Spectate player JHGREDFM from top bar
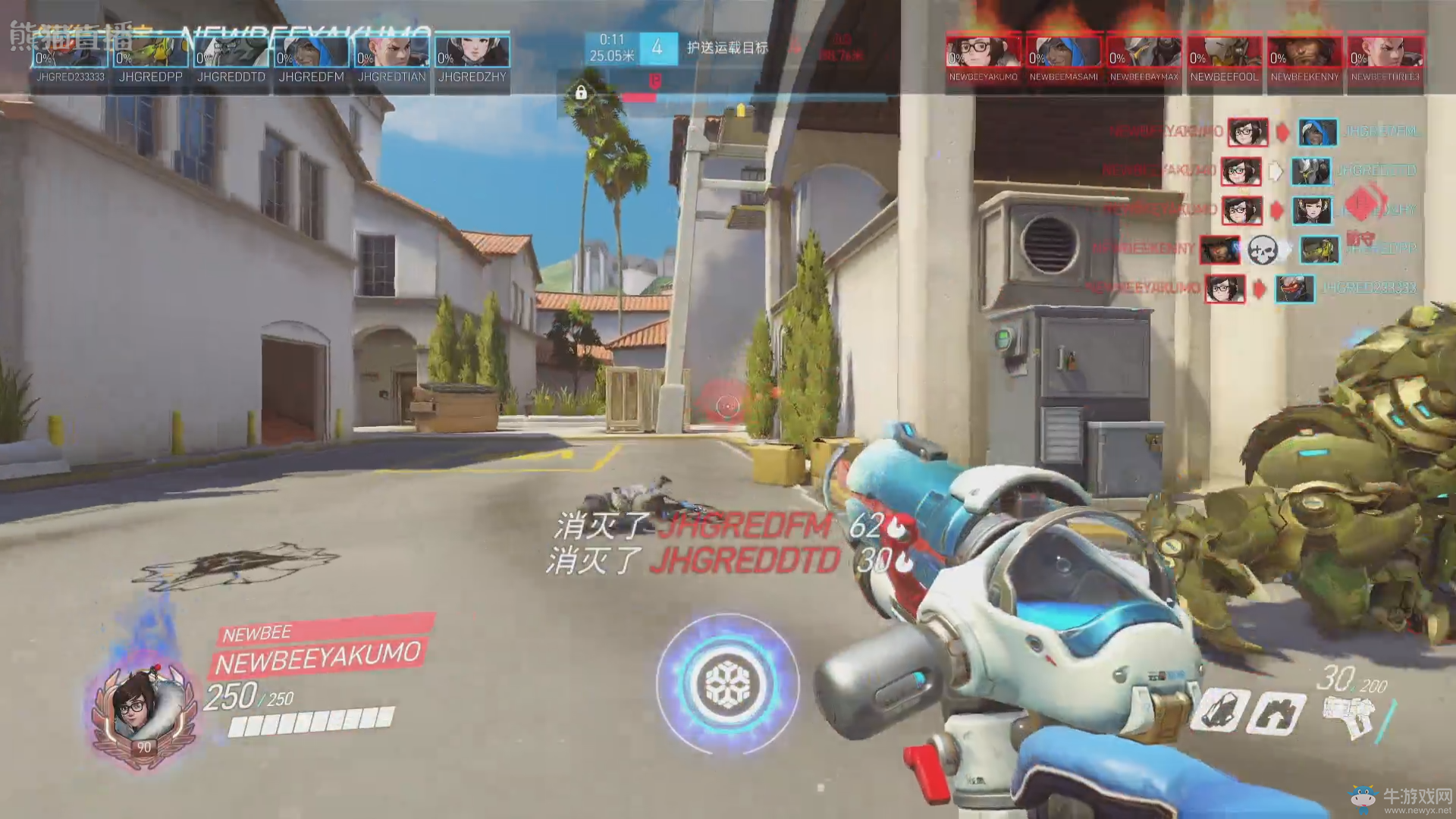 (x=311, y=52)
